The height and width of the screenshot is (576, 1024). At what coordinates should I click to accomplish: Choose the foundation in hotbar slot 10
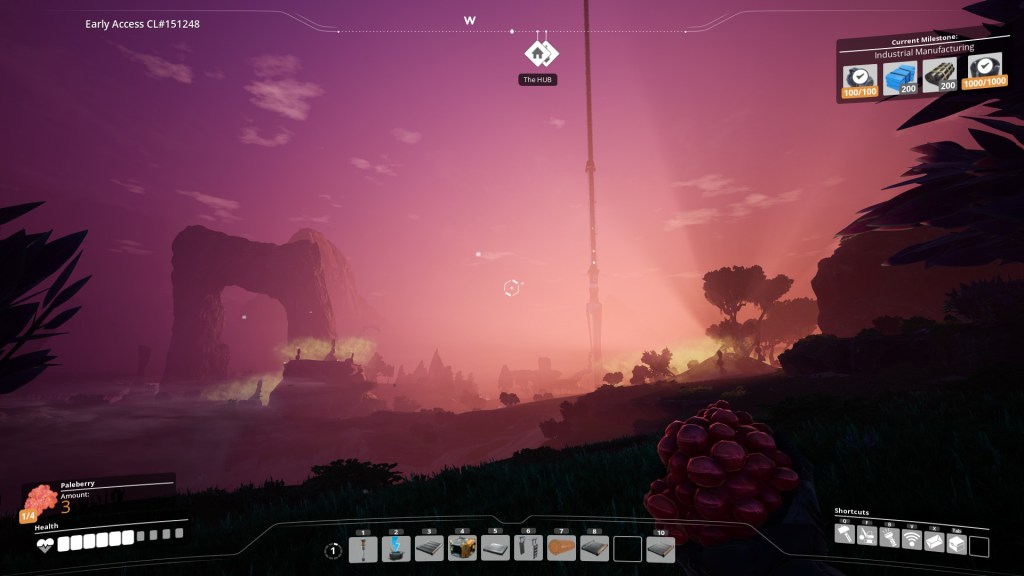660,548
